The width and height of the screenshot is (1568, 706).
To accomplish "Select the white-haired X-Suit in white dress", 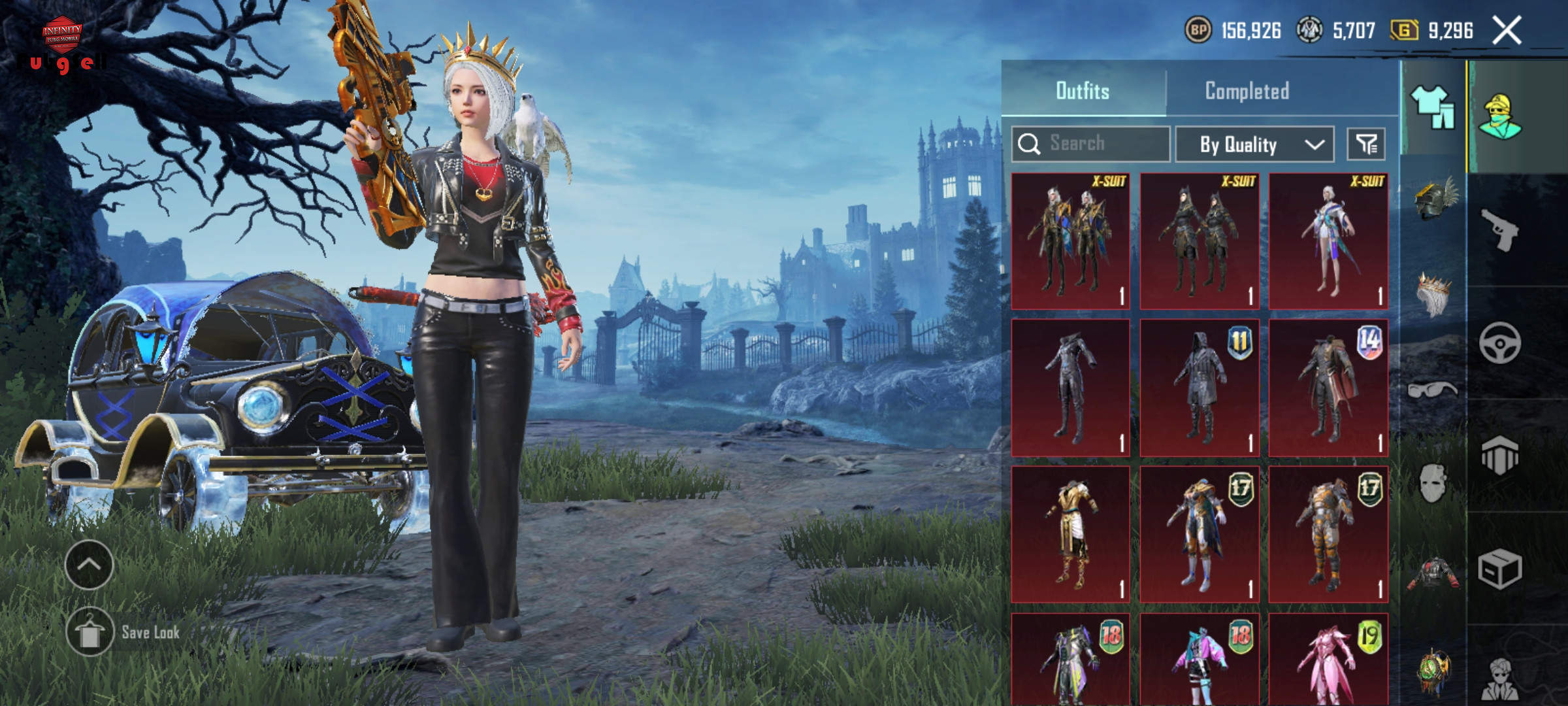I will (1328, 241).
